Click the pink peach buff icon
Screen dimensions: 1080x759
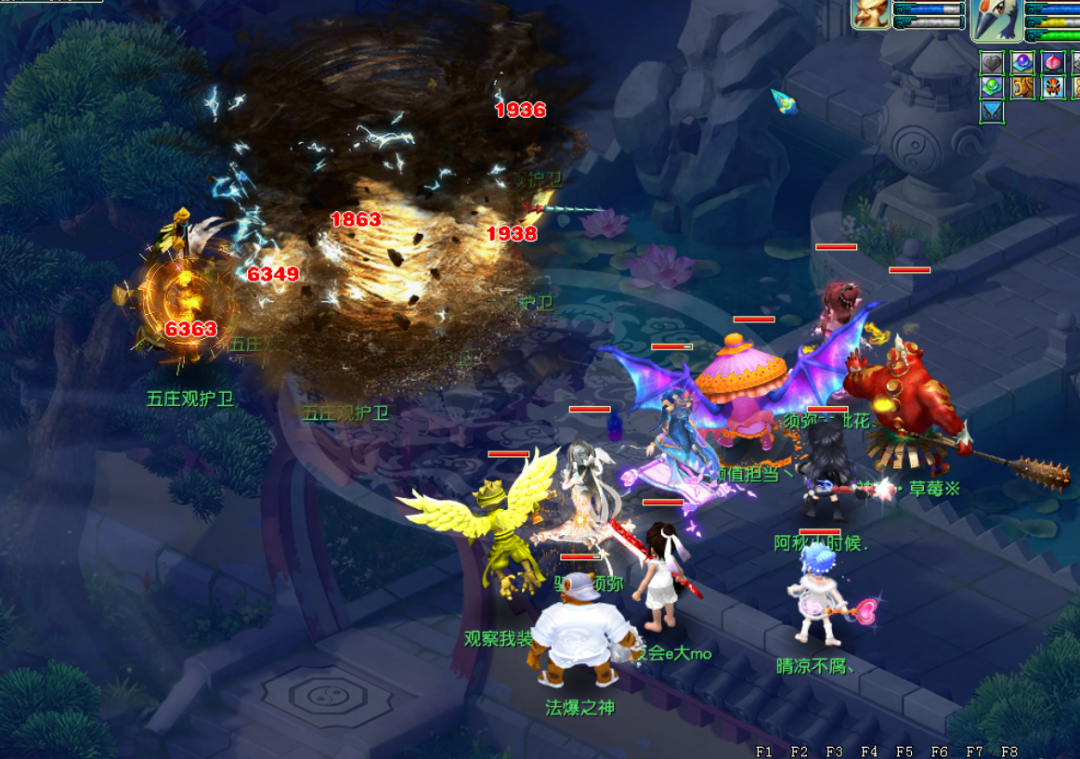pos(1051,62)
